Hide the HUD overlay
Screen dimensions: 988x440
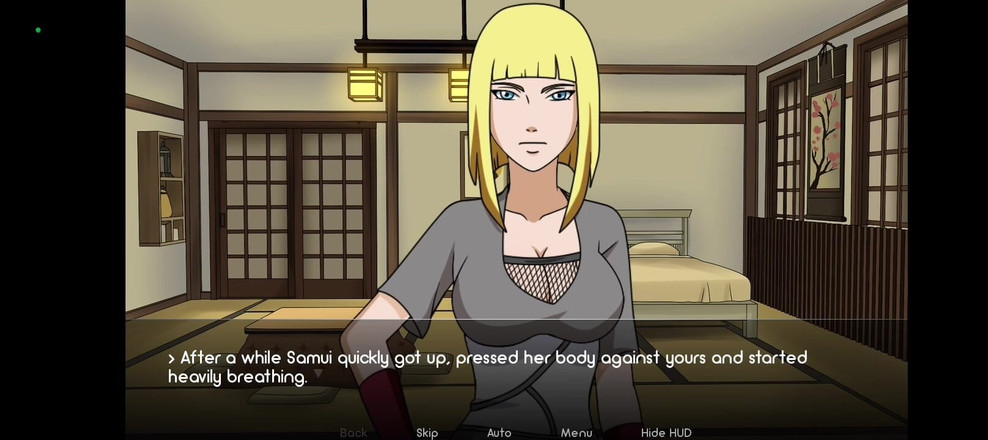tap(666, 433)
